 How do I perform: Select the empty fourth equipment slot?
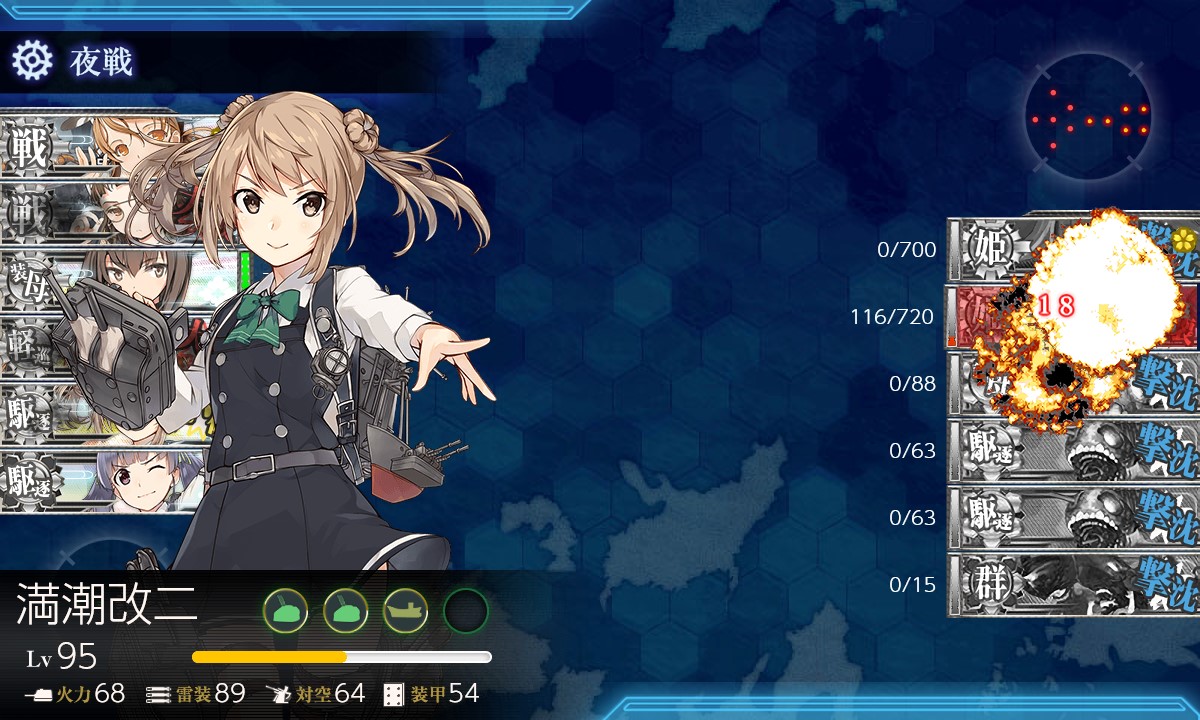click(465, 610)
